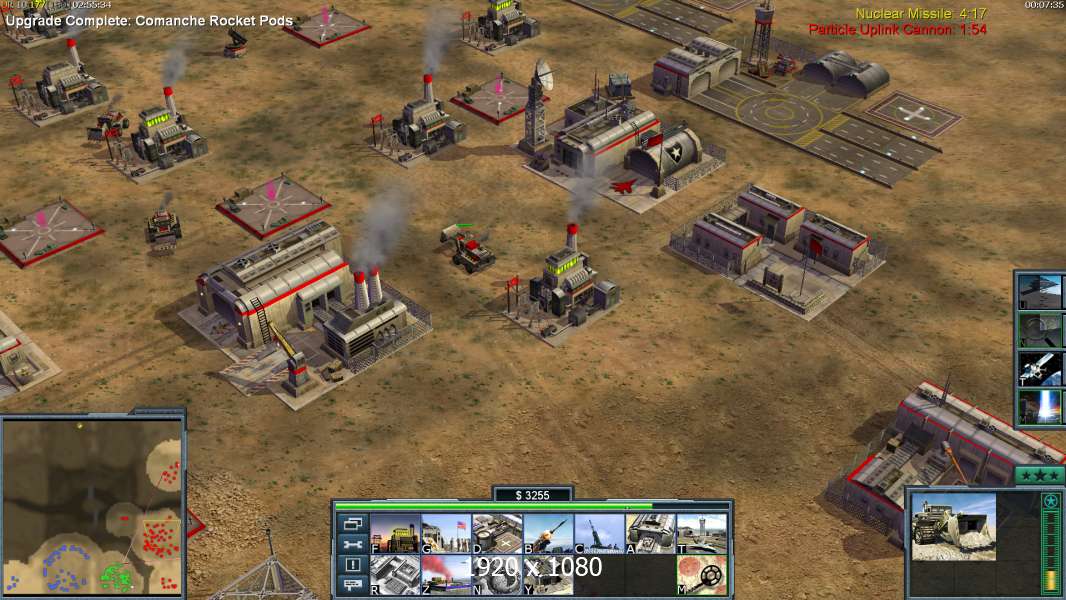Activate the satellite general's power shortcut
Screen dimensions: 1066x600
(1041, 367)
